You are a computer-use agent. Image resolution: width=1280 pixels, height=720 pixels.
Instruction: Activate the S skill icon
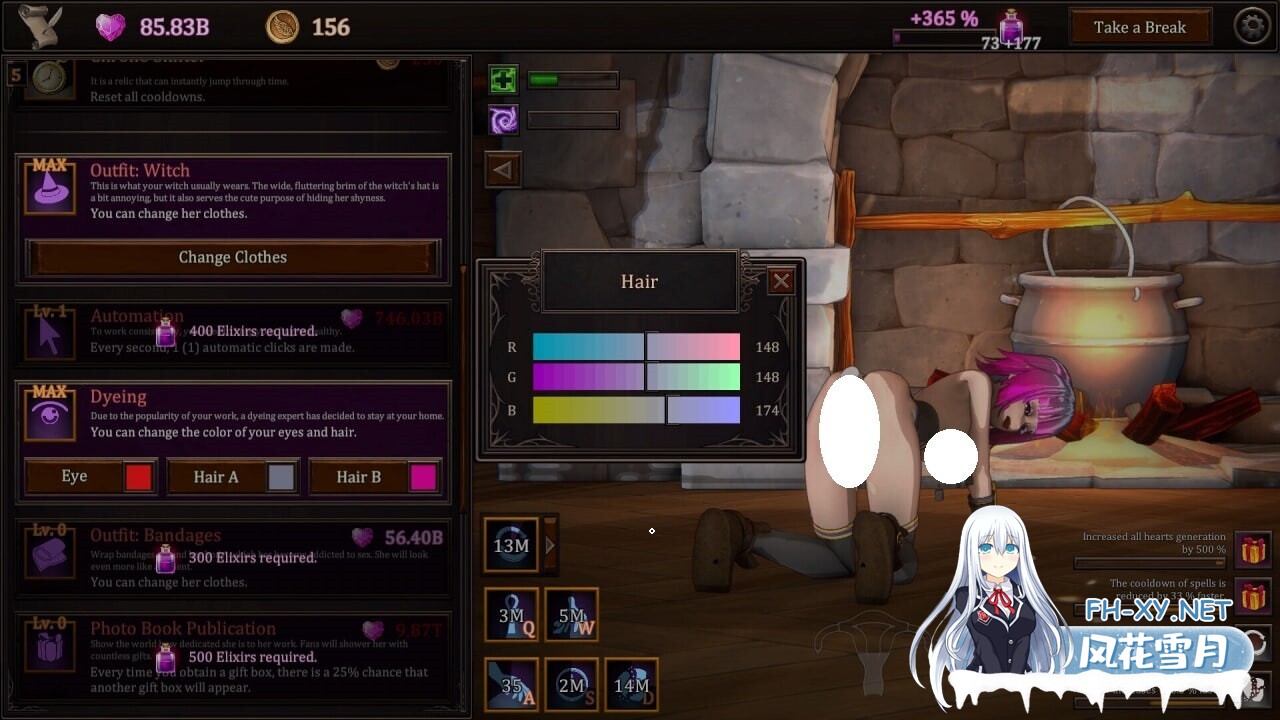point(571,684)
